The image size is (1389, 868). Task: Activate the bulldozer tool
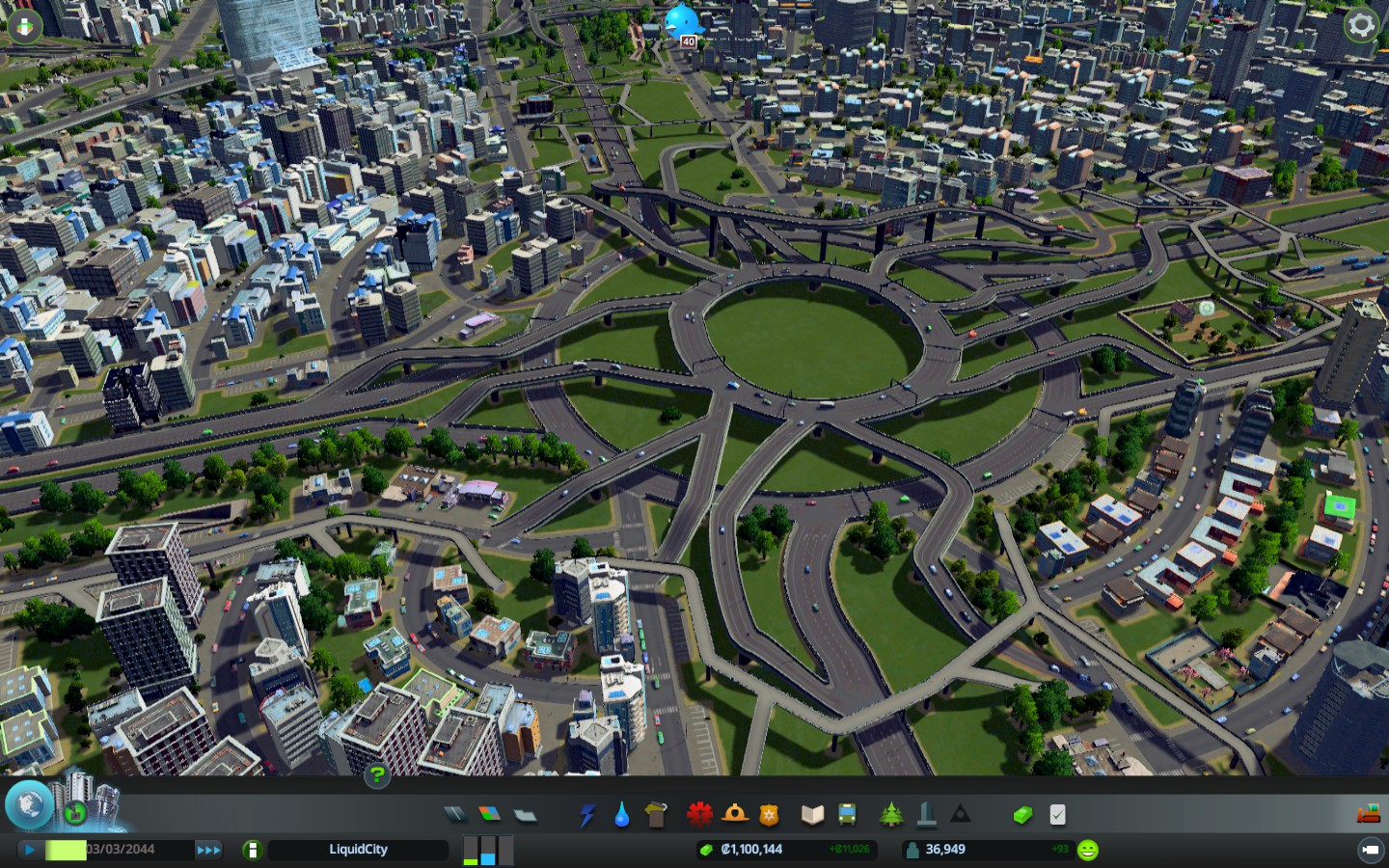coord(1368,815)
